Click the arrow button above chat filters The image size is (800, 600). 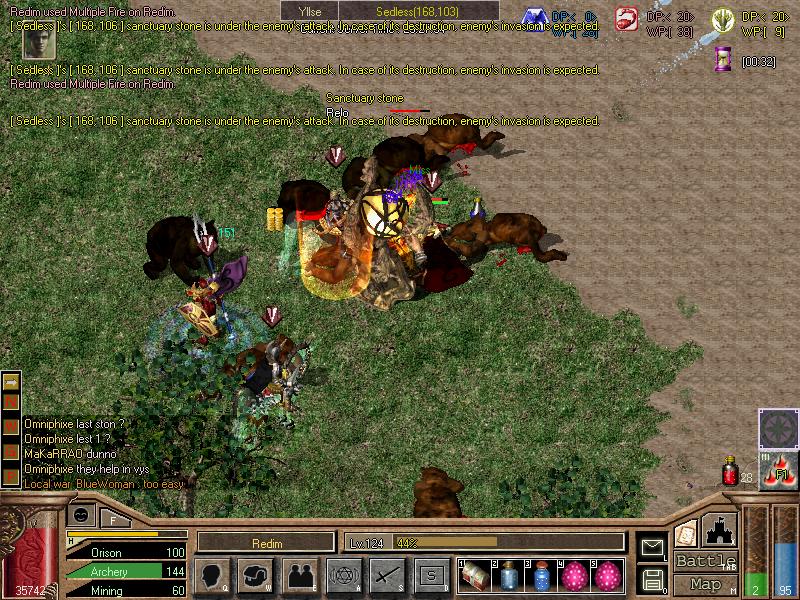(x=11, y=381)
